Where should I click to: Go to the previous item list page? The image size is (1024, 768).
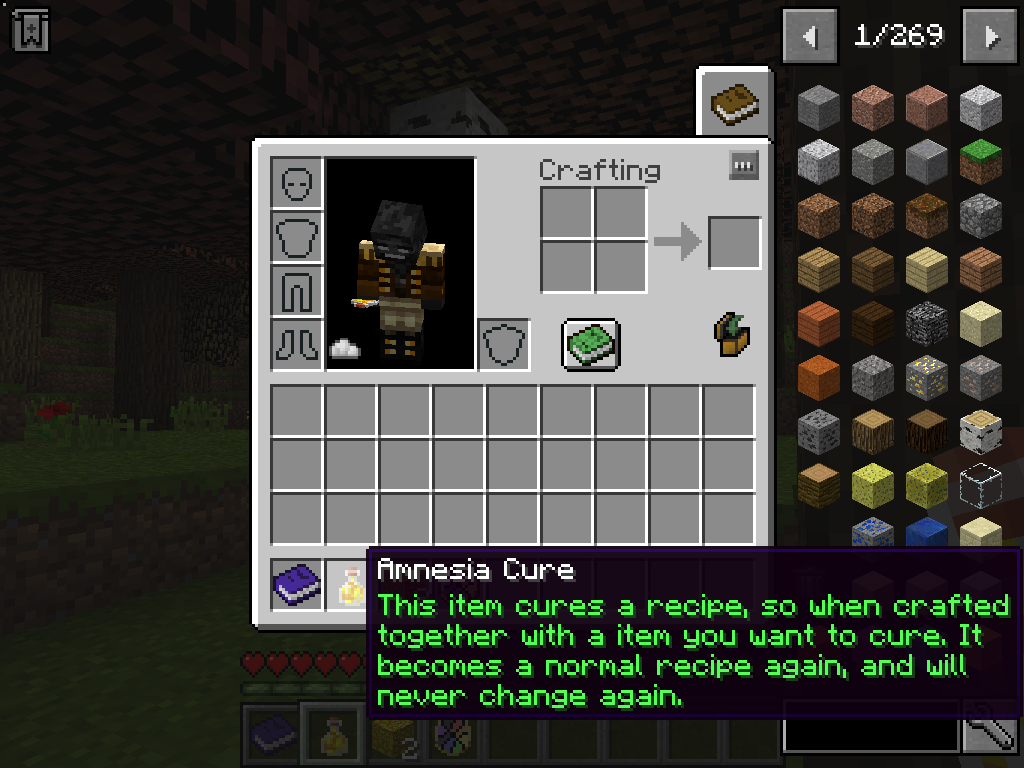(811, 37)
